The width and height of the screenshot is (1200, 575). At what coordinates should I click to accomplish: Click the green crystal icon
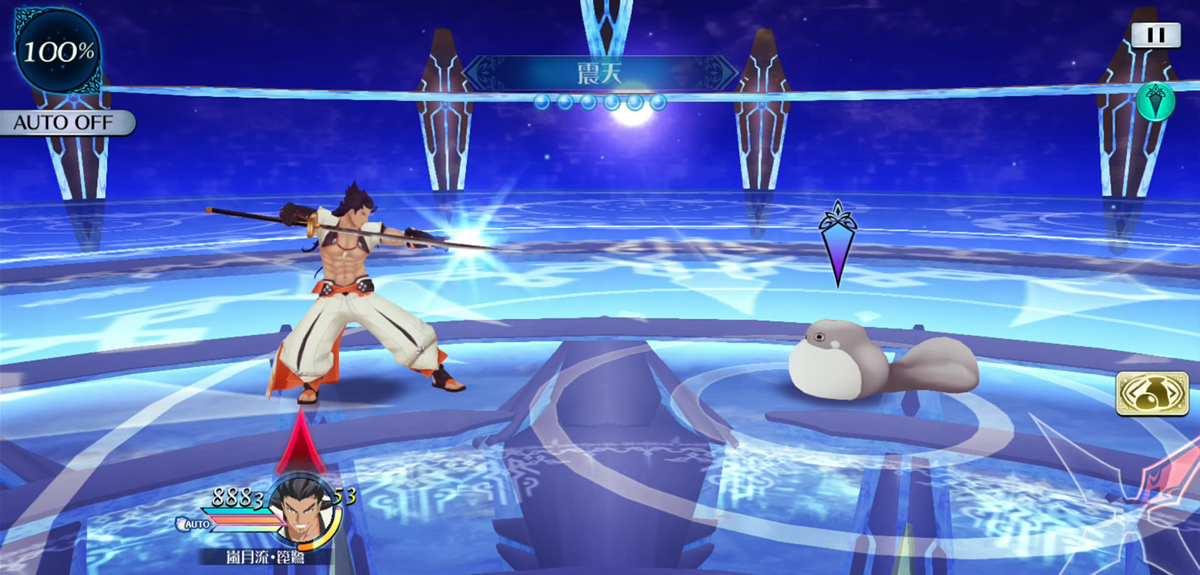[x=1155, y=101]
